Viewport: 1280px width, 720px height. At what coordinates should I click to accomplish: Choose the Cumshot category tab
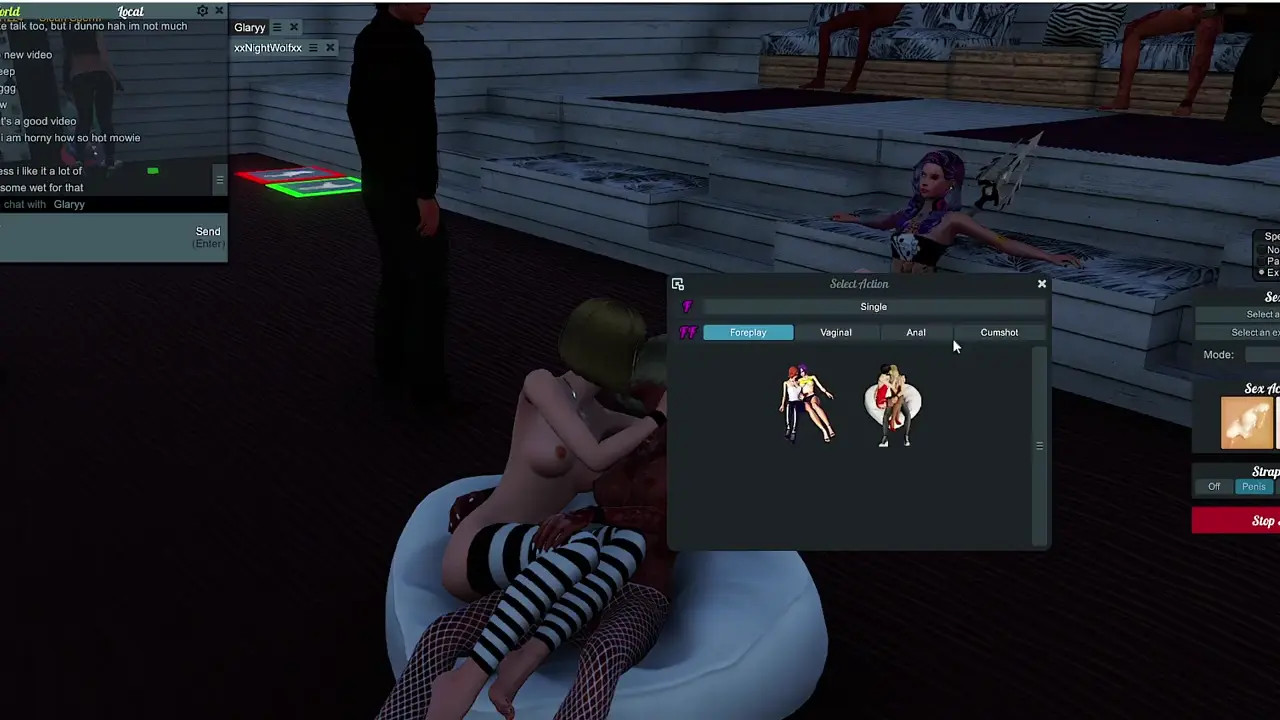tap(999, 332)
